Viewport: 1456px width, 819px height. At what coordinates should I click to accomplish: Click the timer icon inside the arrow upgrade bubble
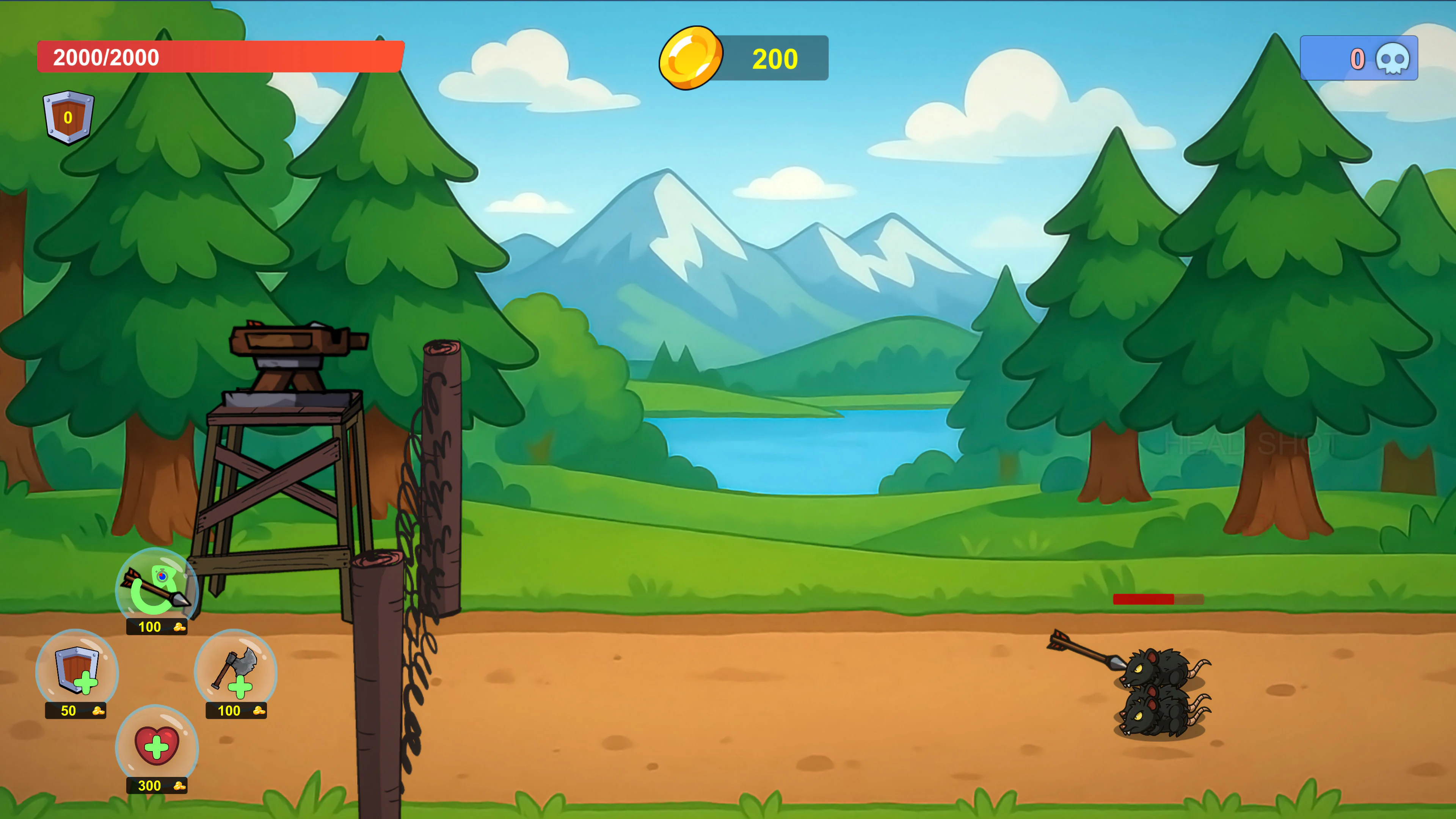coord(163,576)
